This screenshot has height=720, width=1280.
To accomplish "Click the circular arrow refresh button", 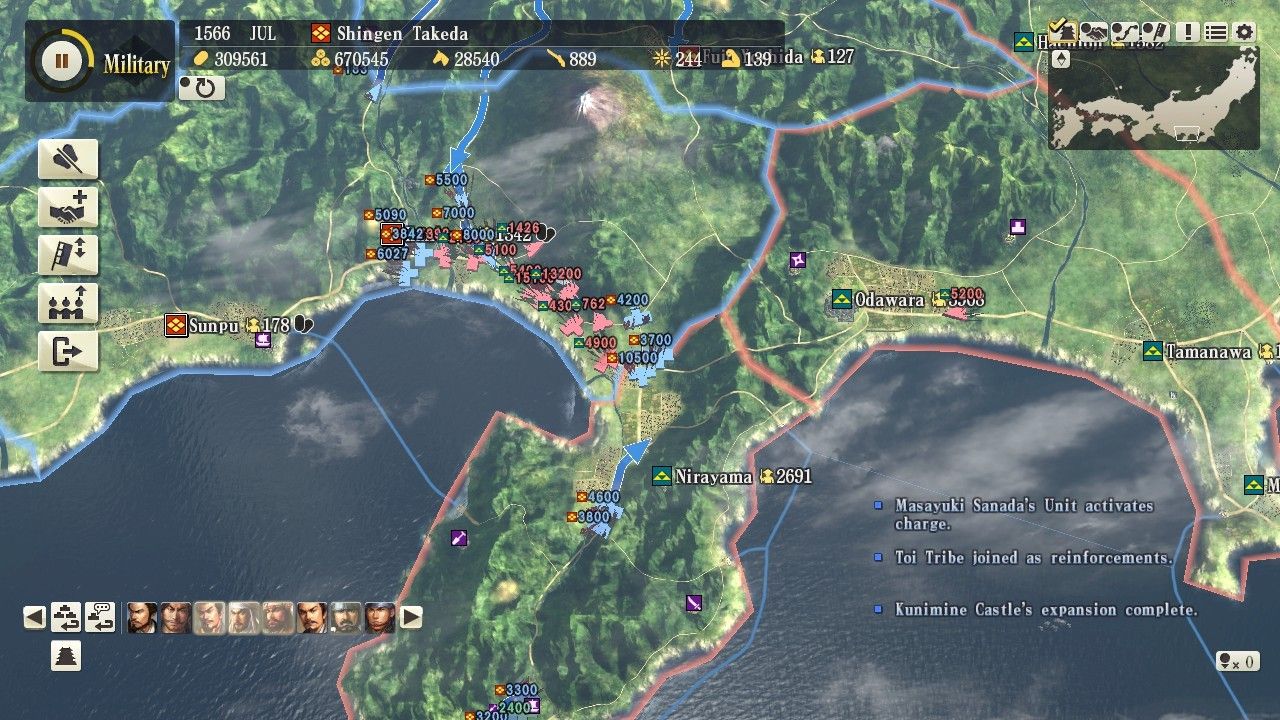I will point(202,87).
